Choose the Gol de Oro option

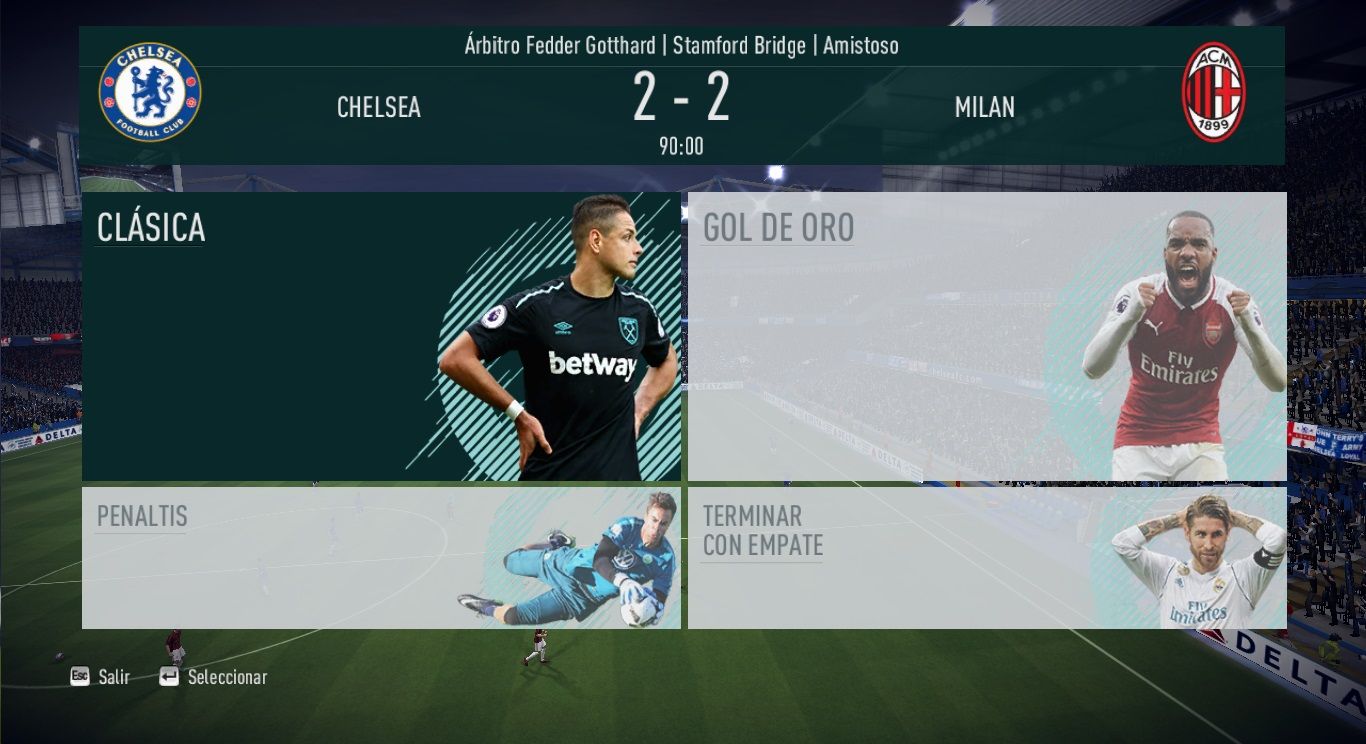click(x=986, y=336)
